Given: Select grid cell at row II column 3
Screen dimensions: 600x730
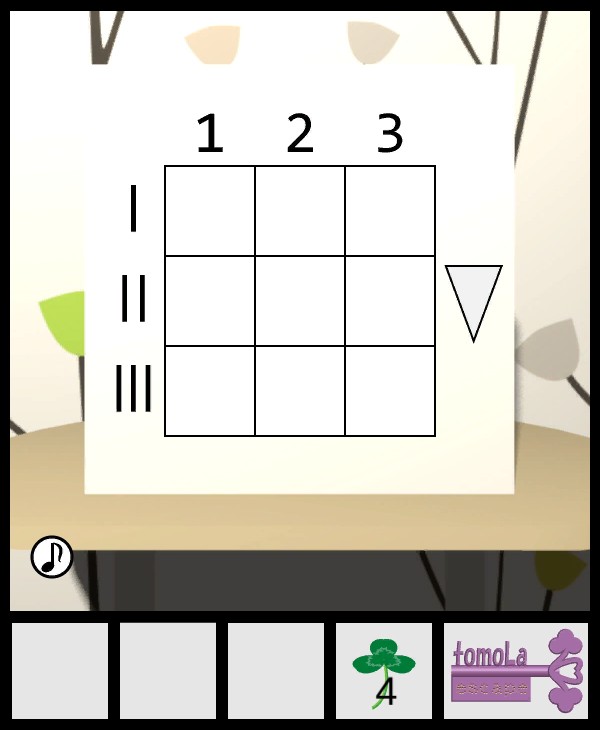Looking at the screenshot, I should [x=390, y=301].
